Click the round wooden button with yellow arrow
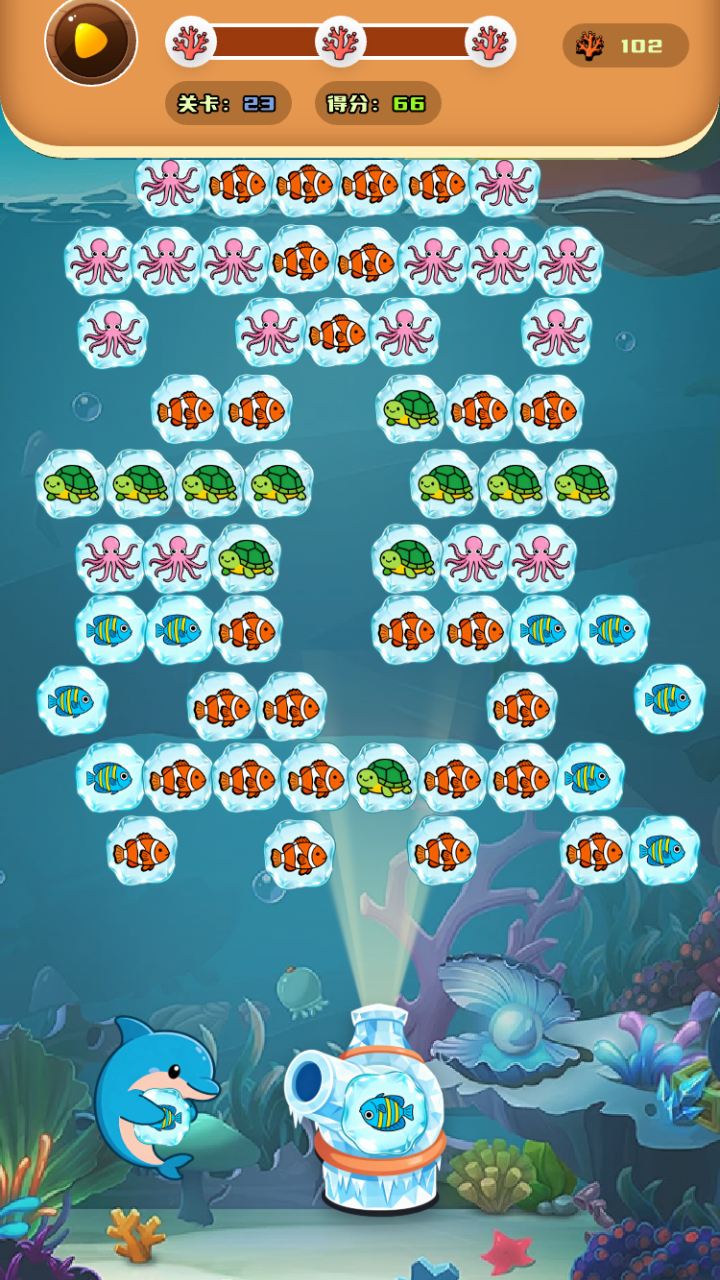720x1280 pixels. (x=91, y=42)
